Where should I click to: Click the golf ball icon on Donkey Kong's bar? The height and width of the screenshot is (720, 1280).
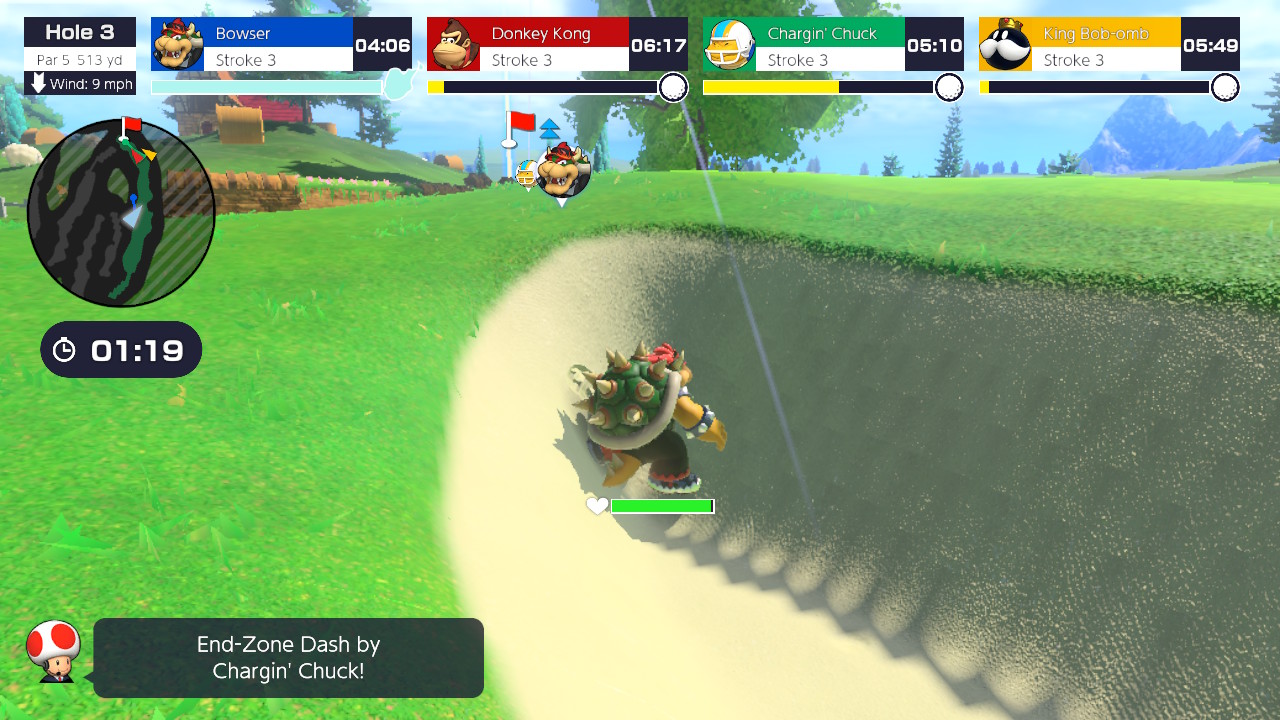click(675, 88)
